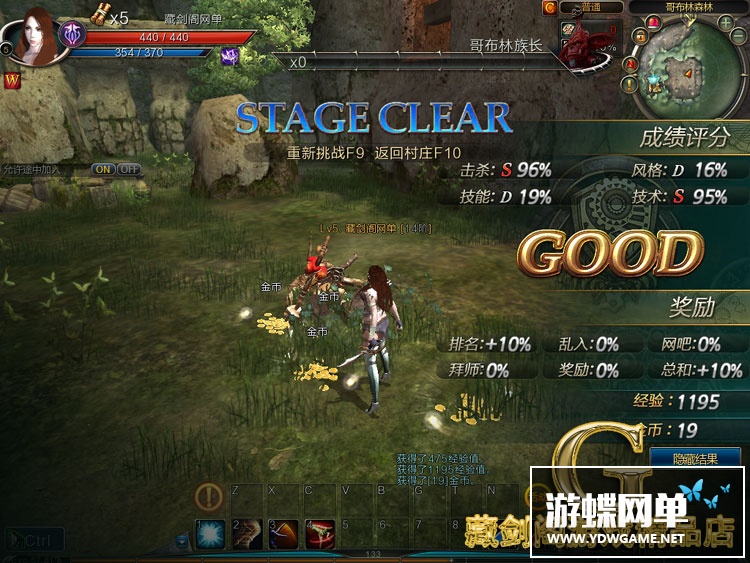Image resolution: width=750 pixels, height=563 pixels.
Task: Use the red item in slot 4
Action: [x=320, y=534]
